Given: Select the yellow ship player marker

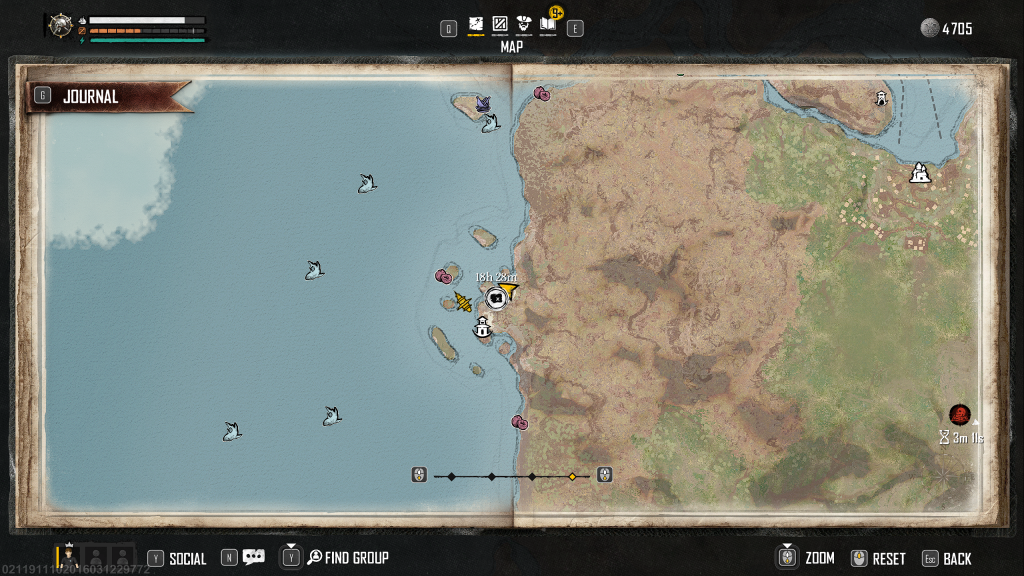Looking at the screenshot, I should [x=463, y=301].
